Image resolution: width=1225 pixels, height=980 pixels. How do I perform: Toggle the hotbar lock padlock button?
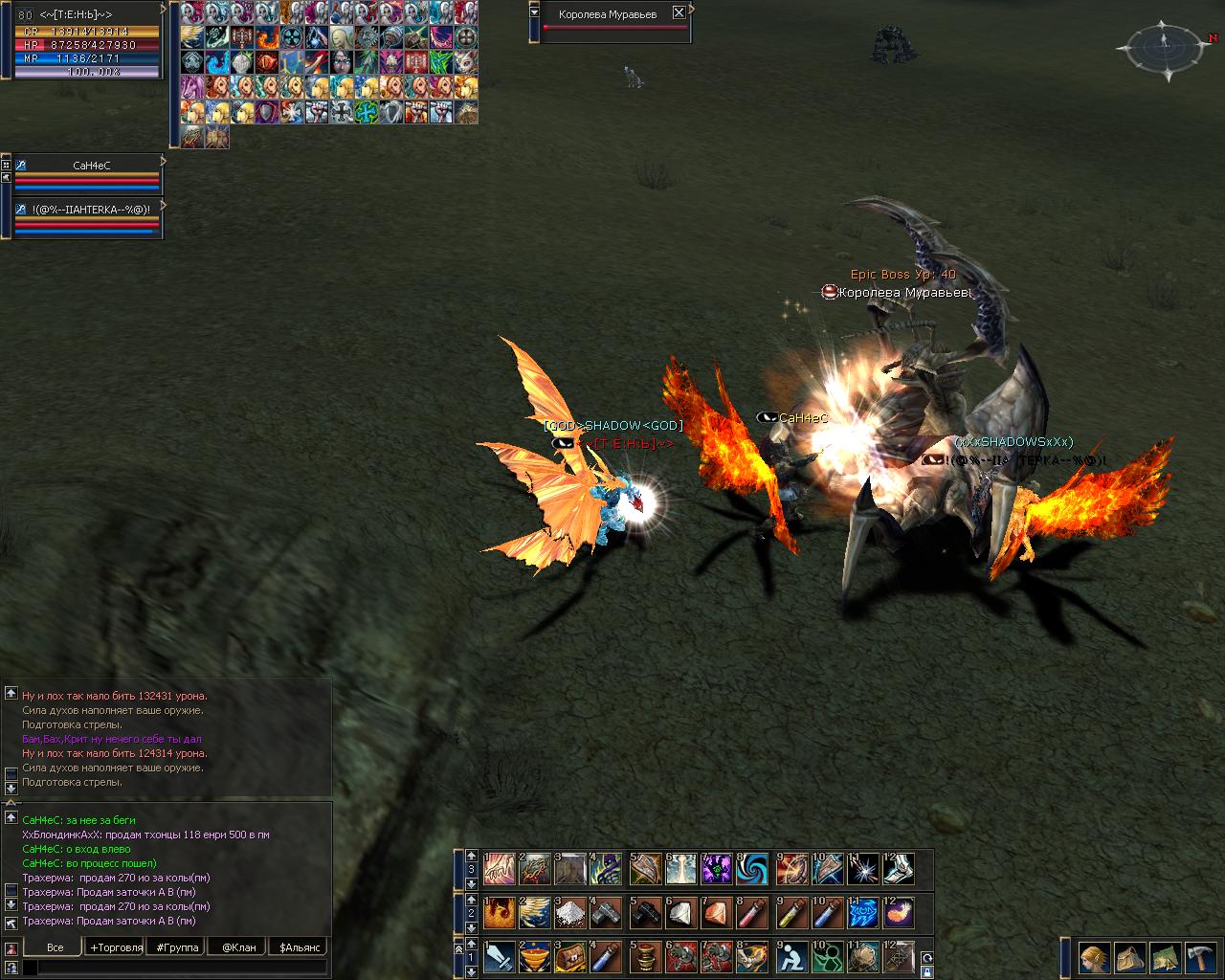coord(925,971)
